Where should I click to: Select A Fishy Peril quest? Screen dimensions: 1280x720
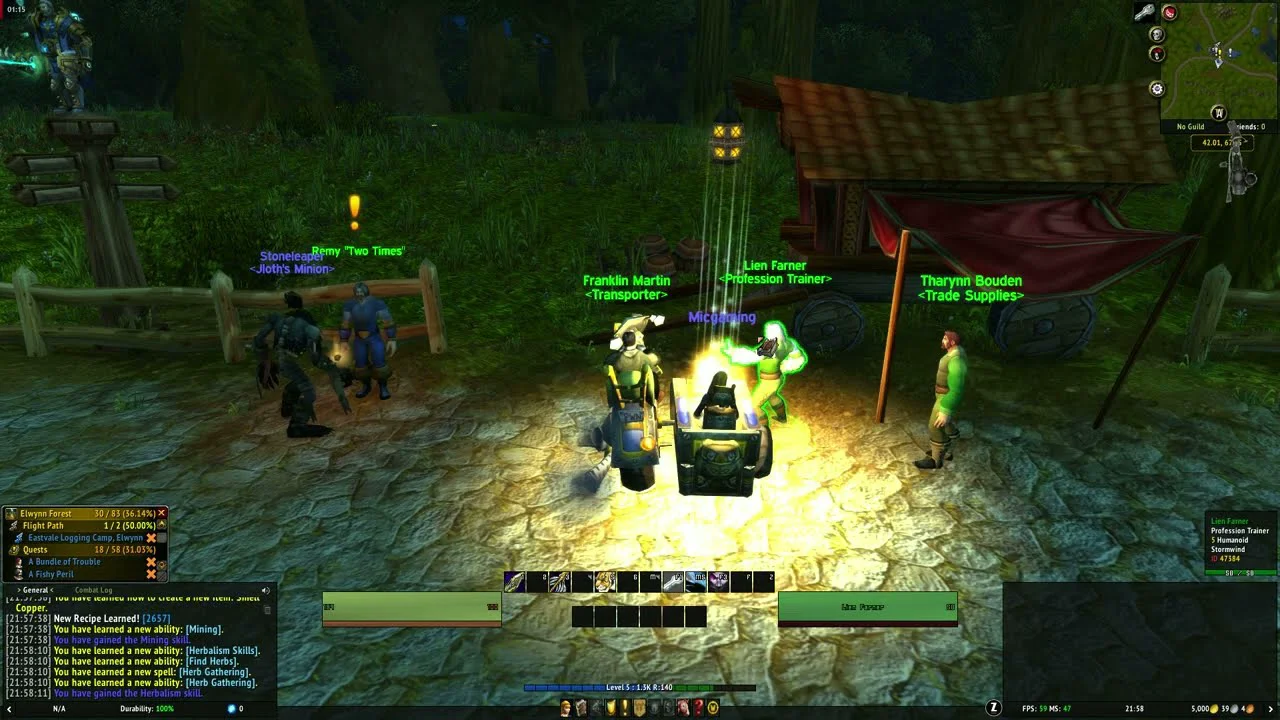[51, 574]
